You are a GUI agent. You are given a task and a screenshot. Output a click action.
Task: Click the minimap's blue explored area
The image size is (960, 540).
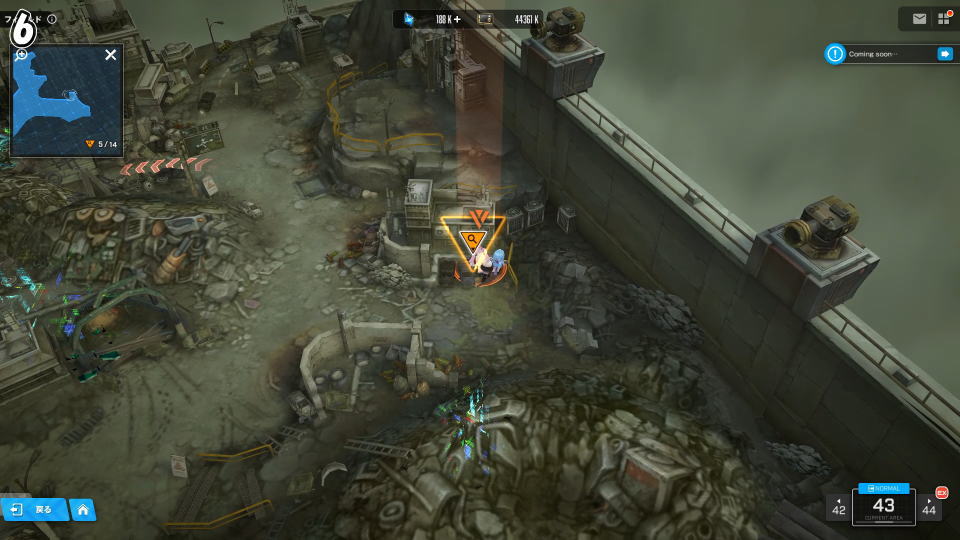click(50, 95)
